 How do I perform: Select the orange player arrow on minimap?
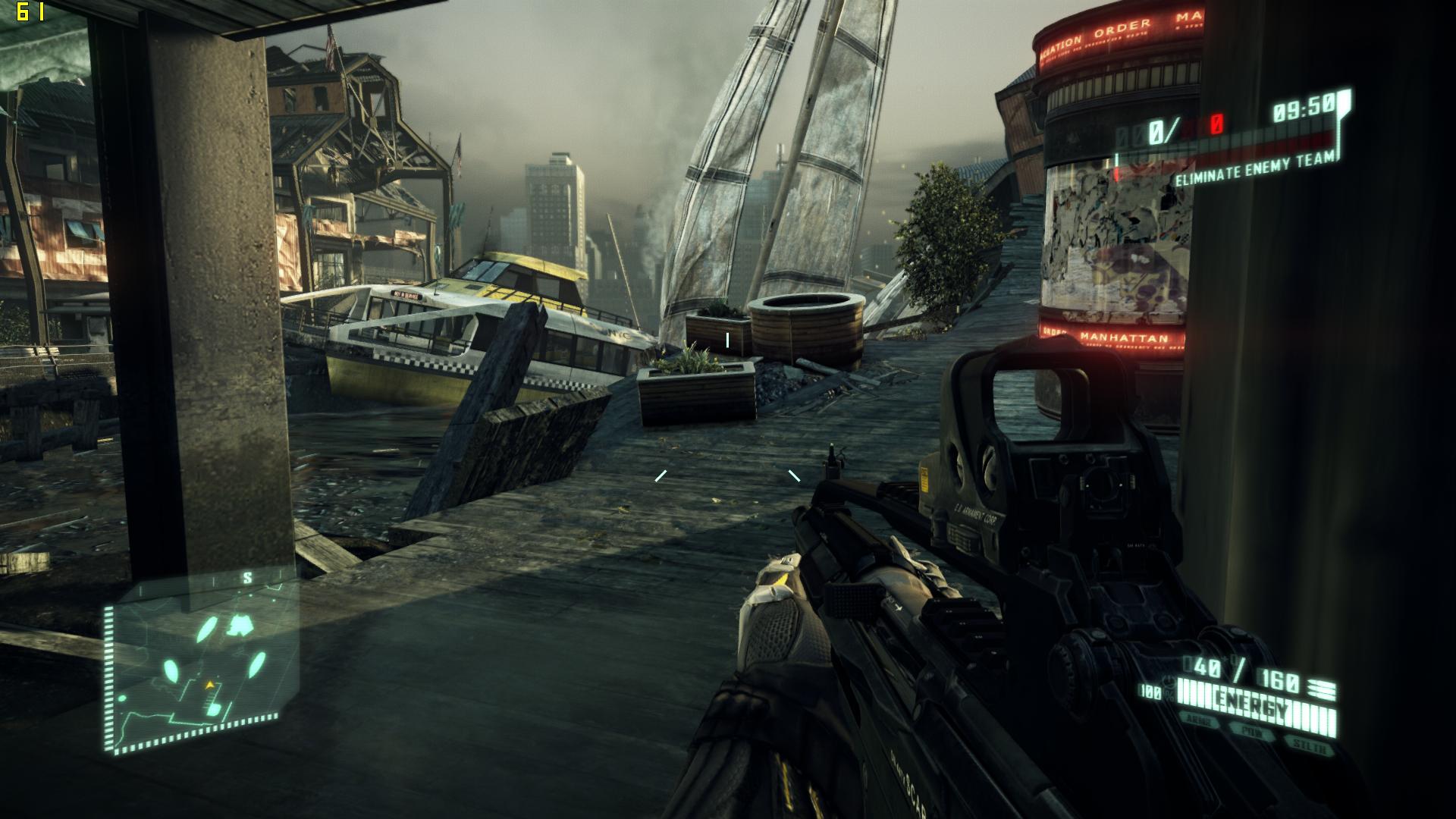pyautogui.click(x=210, y=685)
